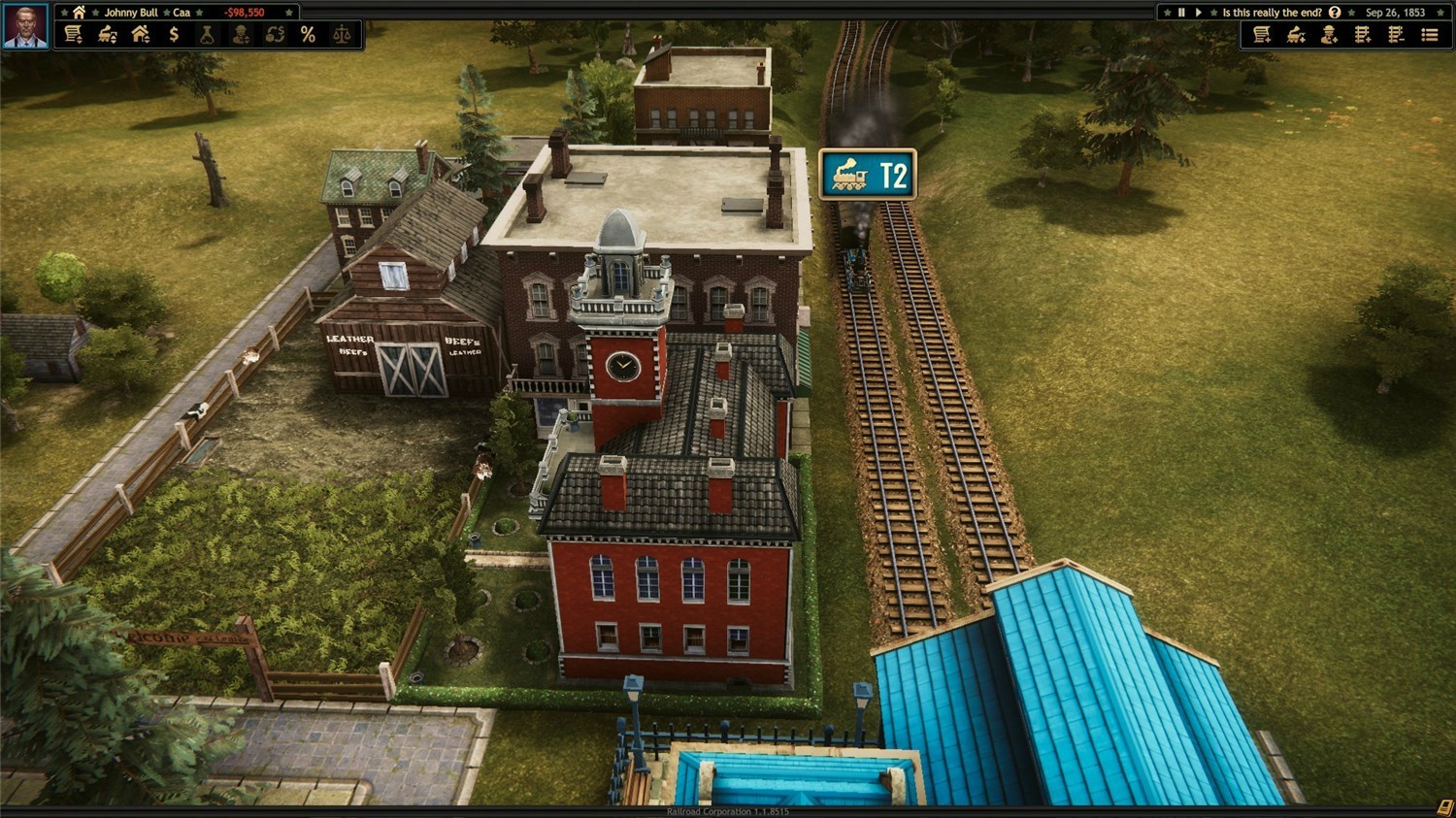View finances with the dollar sign icon
Screen dimensions: 1456x818
[173, 33]
